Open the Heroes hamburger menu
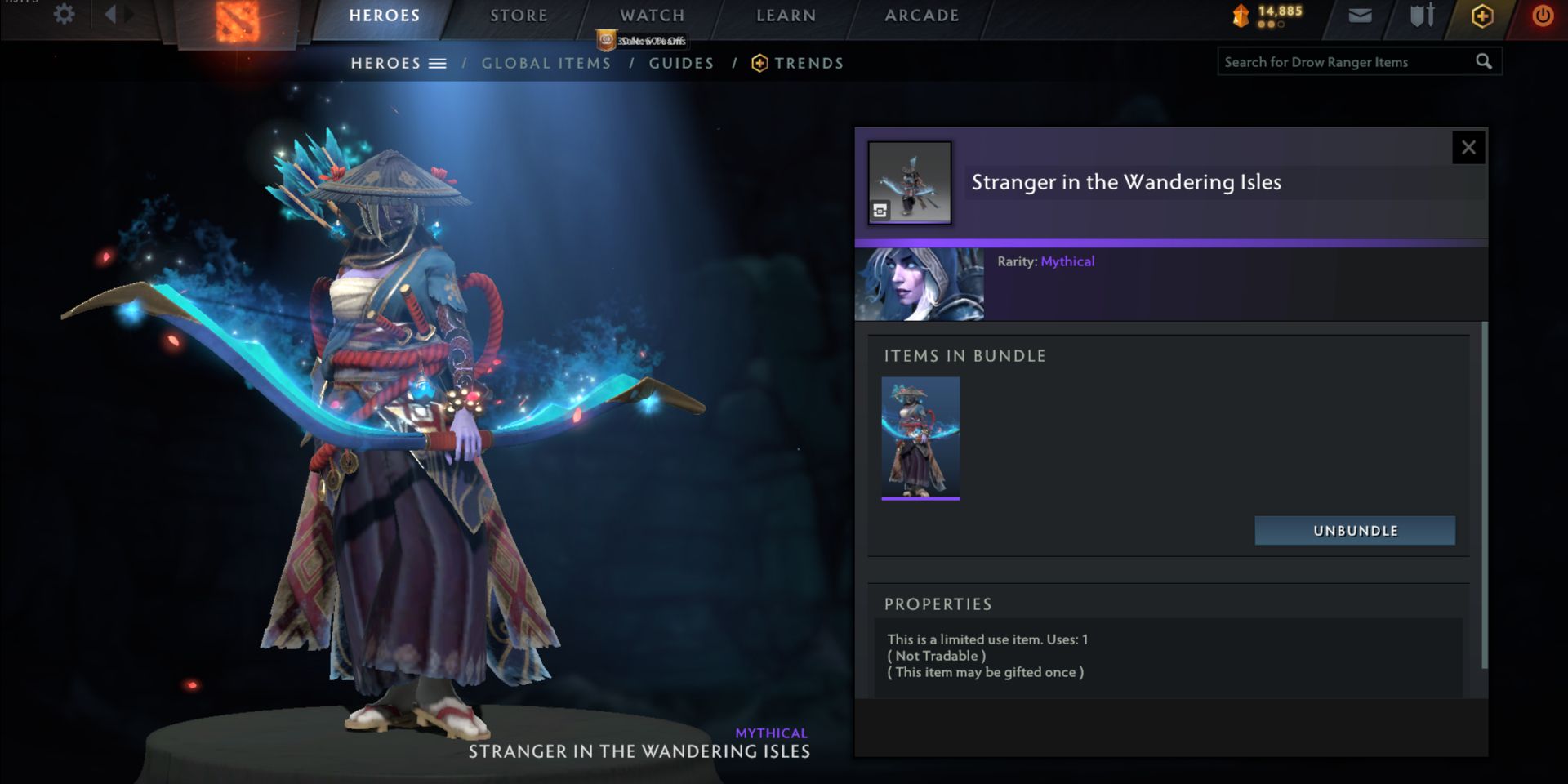This screenshot has width=1568, height=784. tap(439, 62)
